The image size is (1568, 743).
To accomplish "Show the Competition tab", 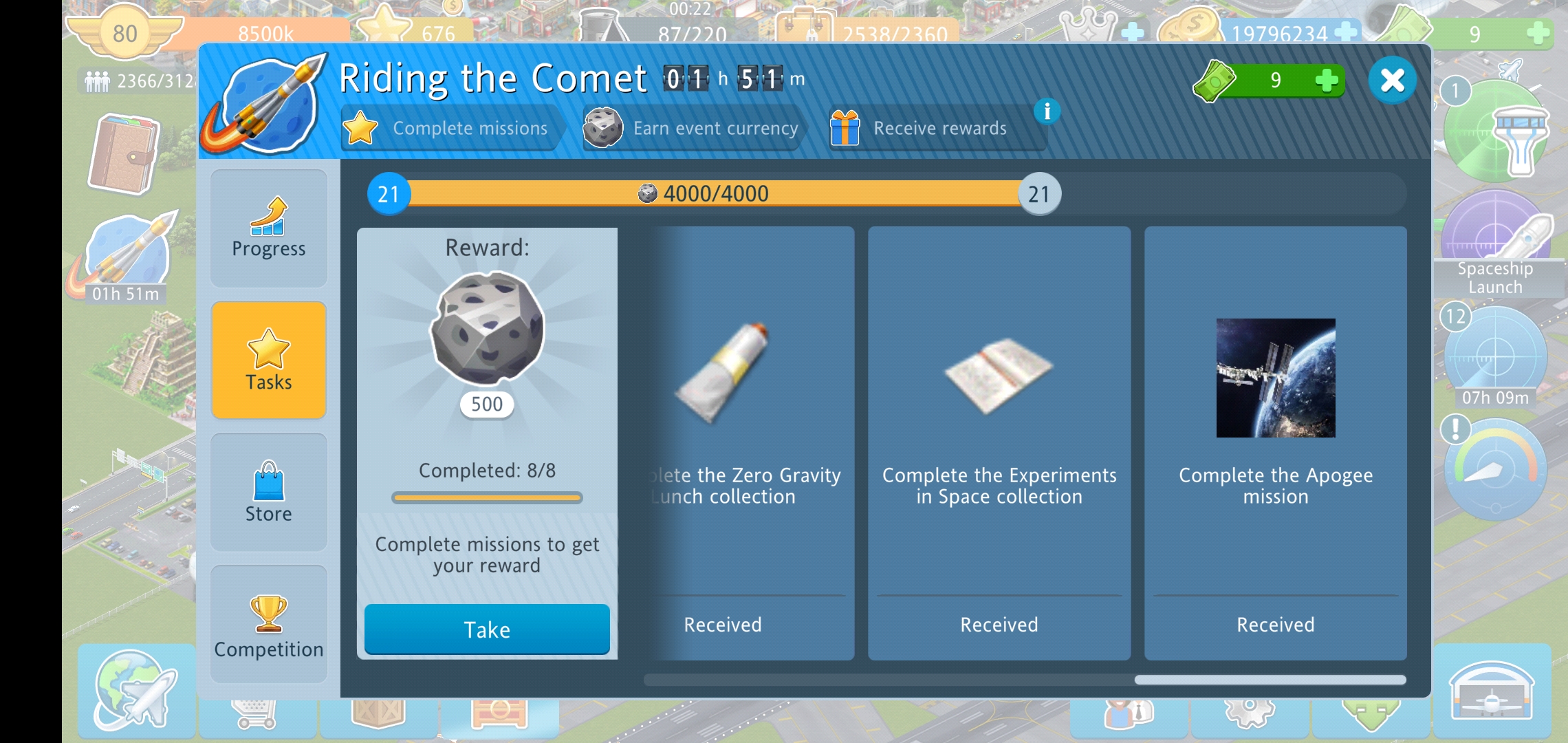I will (268, 624).
